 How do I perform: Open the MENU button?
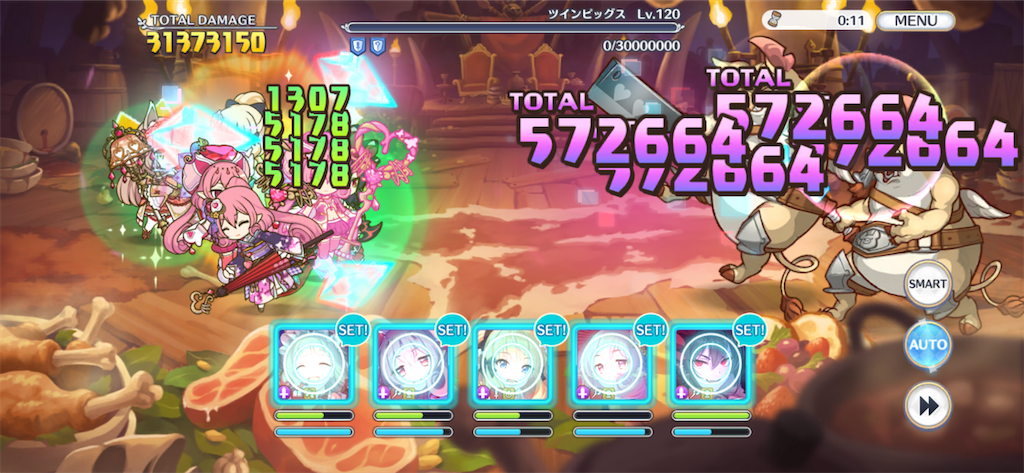[916, 20]
